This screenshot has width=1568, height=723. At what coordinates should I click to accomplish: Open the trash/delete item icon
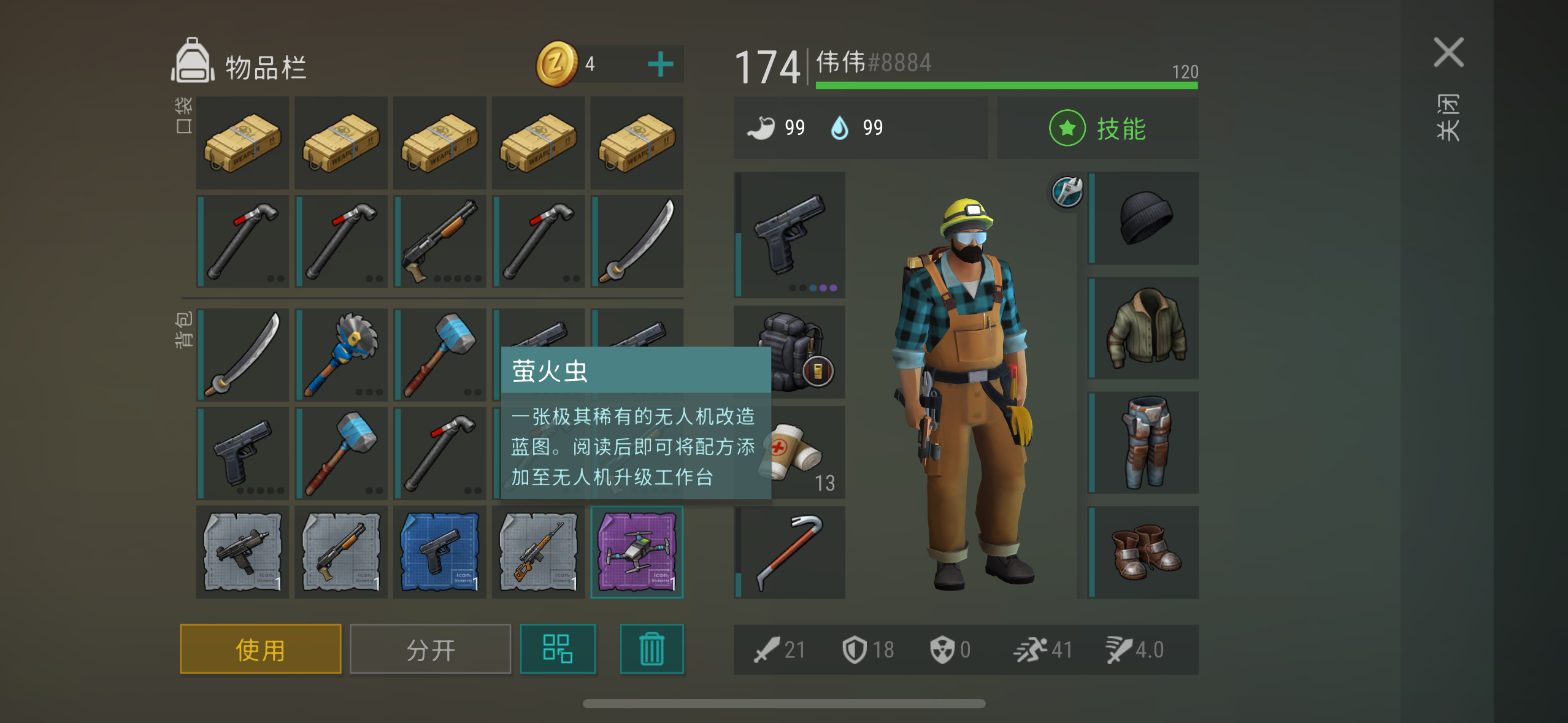(x=651, y=648)
